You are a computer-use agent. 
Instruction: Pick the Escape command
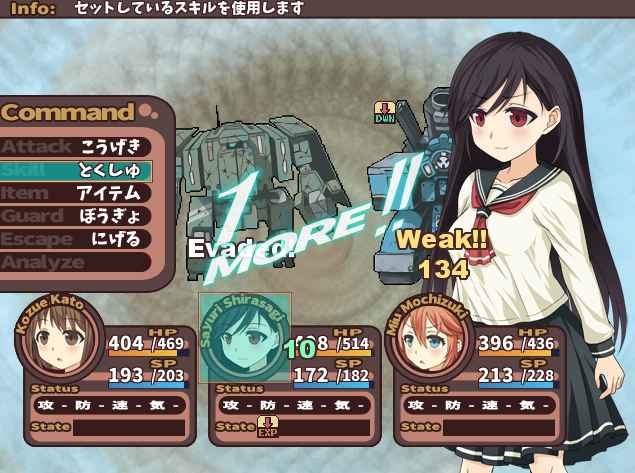(76, 239)
